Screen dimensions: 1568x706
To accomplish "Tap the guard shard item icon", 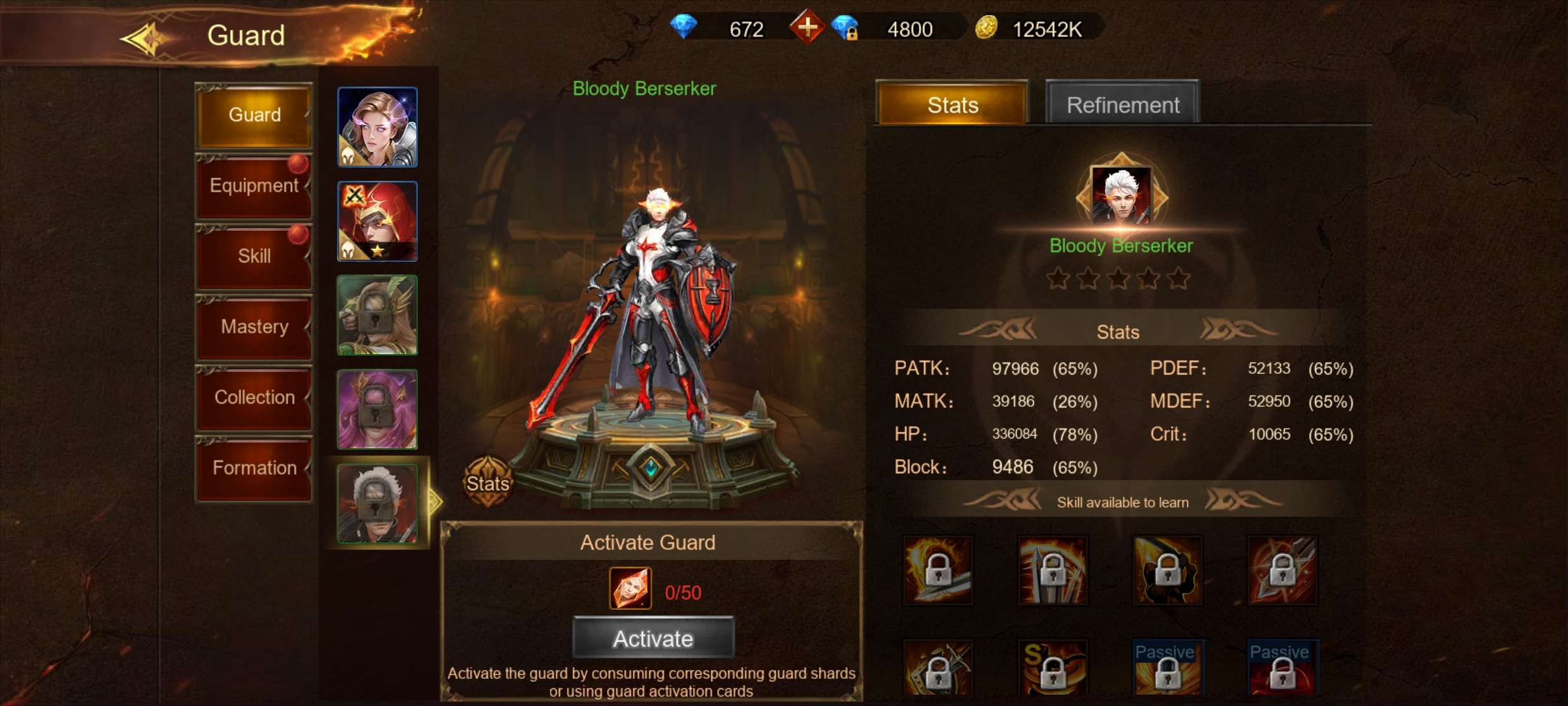I will click(x=630, y=588).
